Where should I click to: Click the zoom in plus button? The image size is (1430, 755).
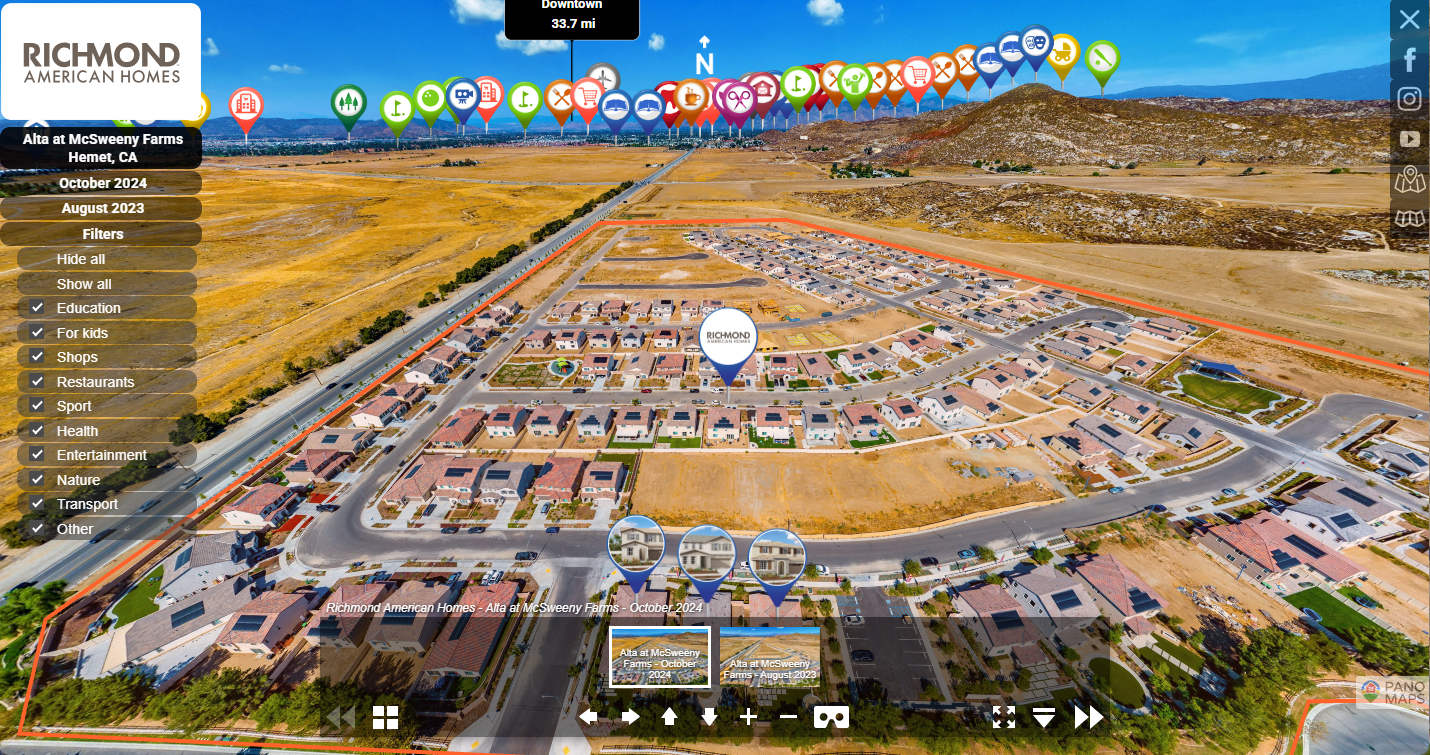pos(749,716)
